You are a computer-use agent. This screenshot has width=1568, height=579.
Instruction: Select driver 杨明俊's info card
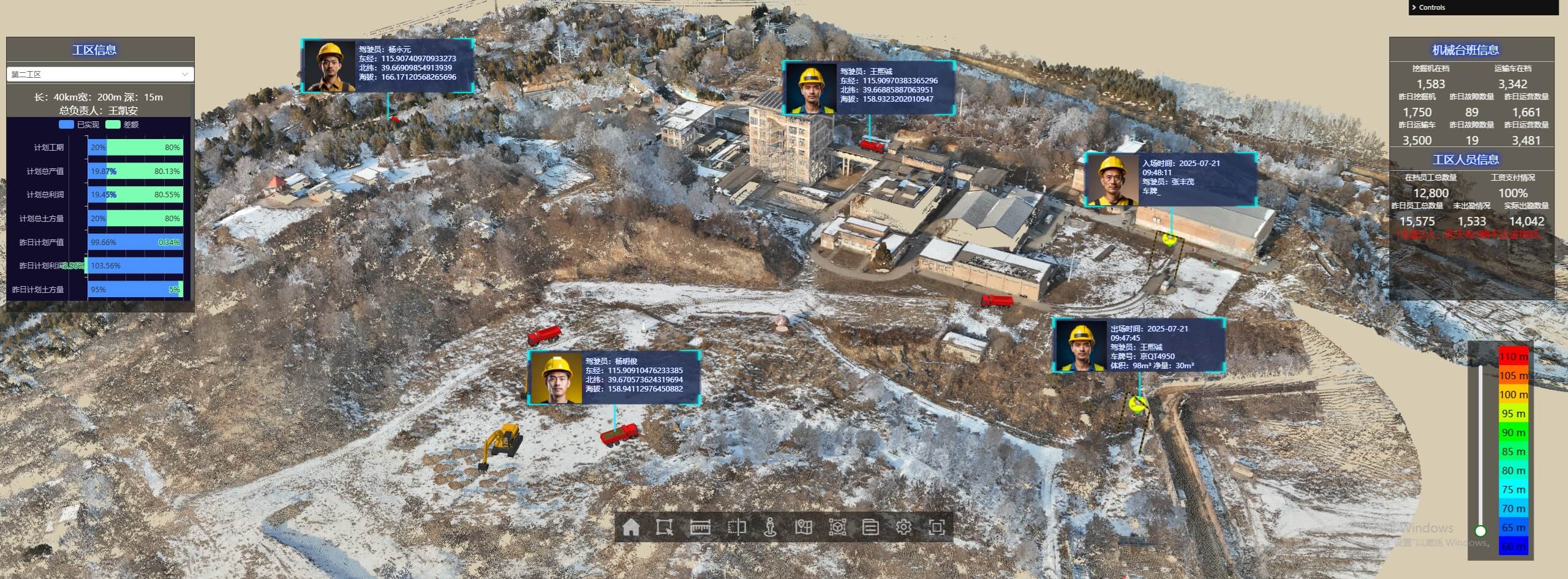(x=614, y=378)
